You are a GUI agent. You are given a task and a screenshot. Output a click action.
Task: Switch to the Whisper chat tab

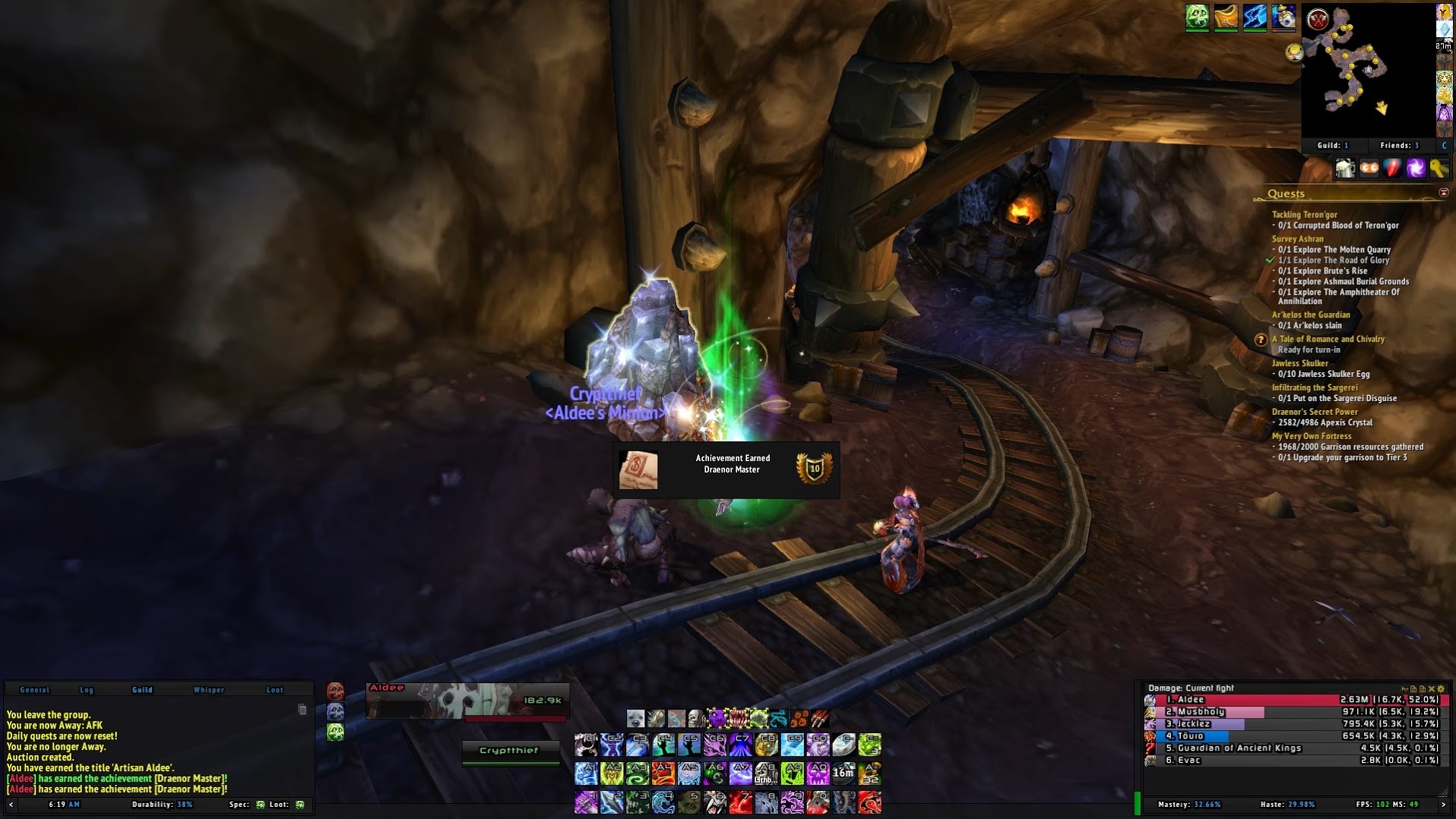point(208,690)
